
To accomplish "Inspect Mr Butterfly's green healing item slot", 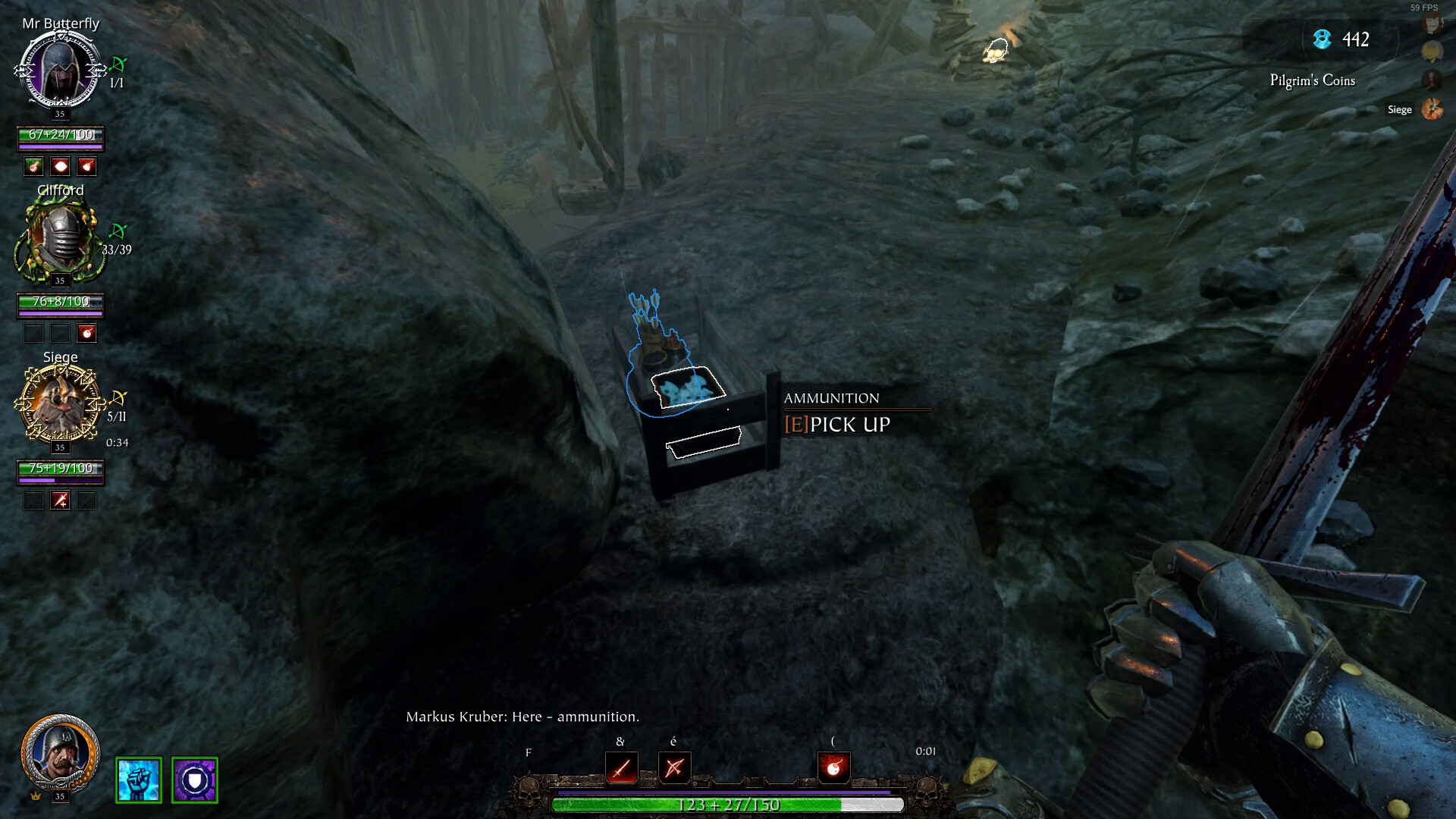I will (33, 166).
